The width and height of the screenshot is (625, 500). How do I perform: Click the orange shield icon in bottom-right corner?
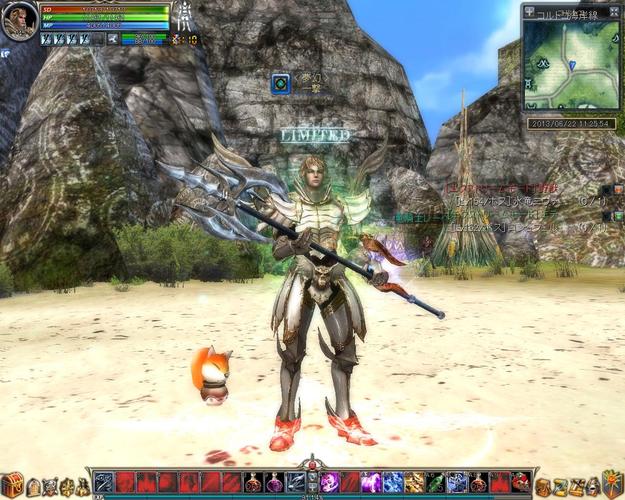click(x=612, y=484)
